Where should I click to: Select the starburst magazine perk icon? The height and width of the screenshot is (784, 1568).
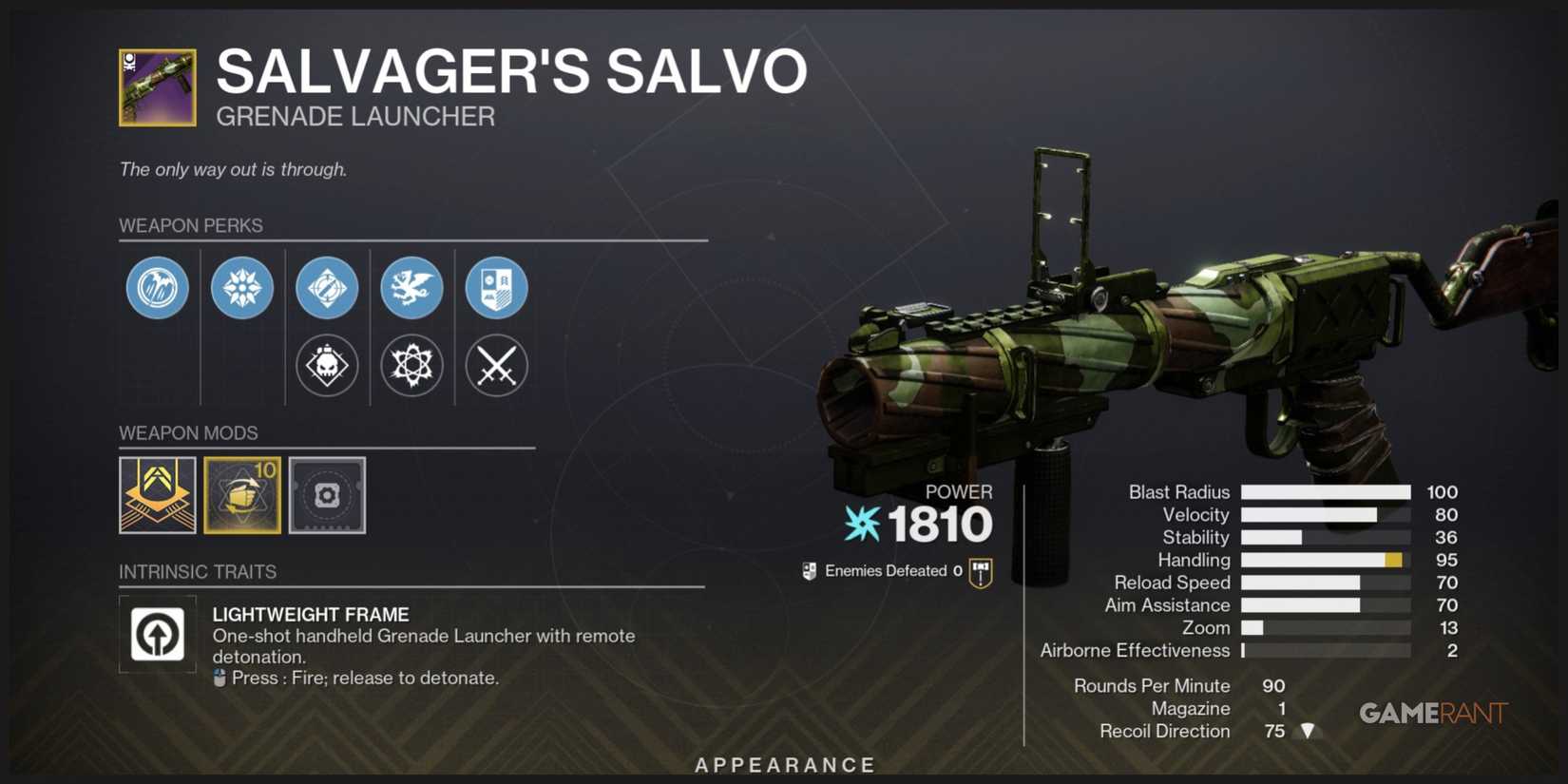point(241,288)
